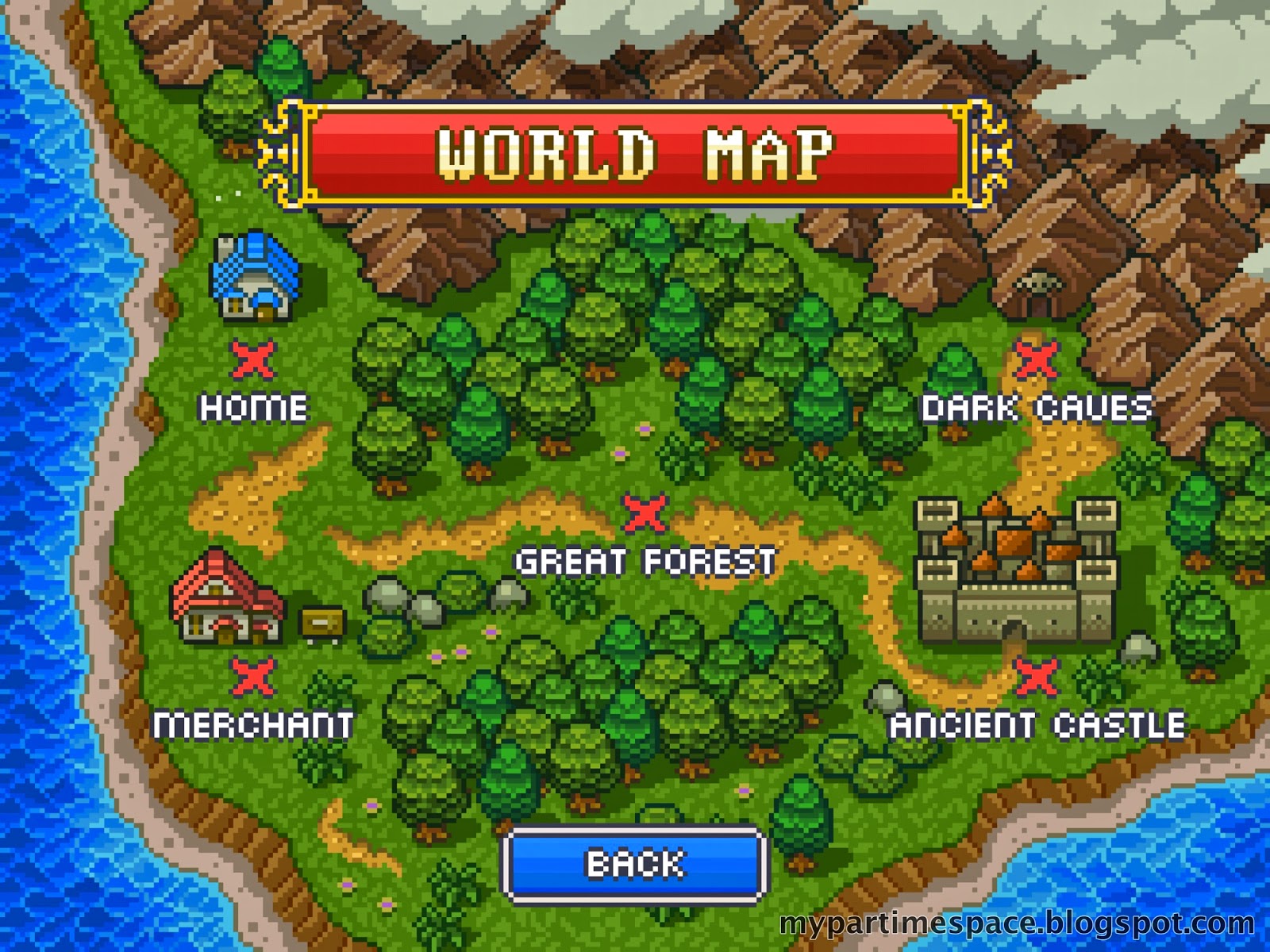The image size is (1270, 952).
Task: Select the Home label text
Action: [252, 408]
